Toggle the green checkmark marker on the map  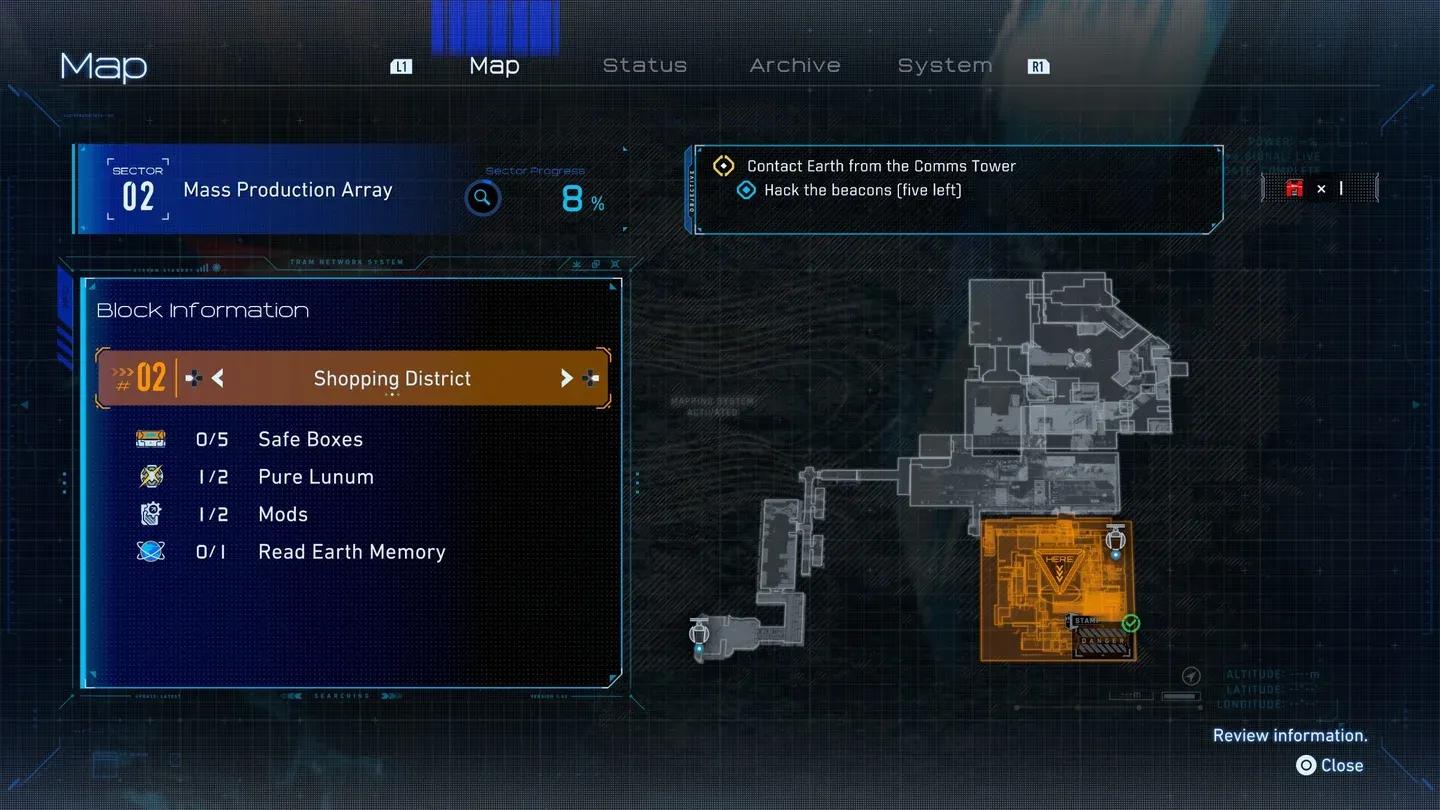(x=1130, y=622)
